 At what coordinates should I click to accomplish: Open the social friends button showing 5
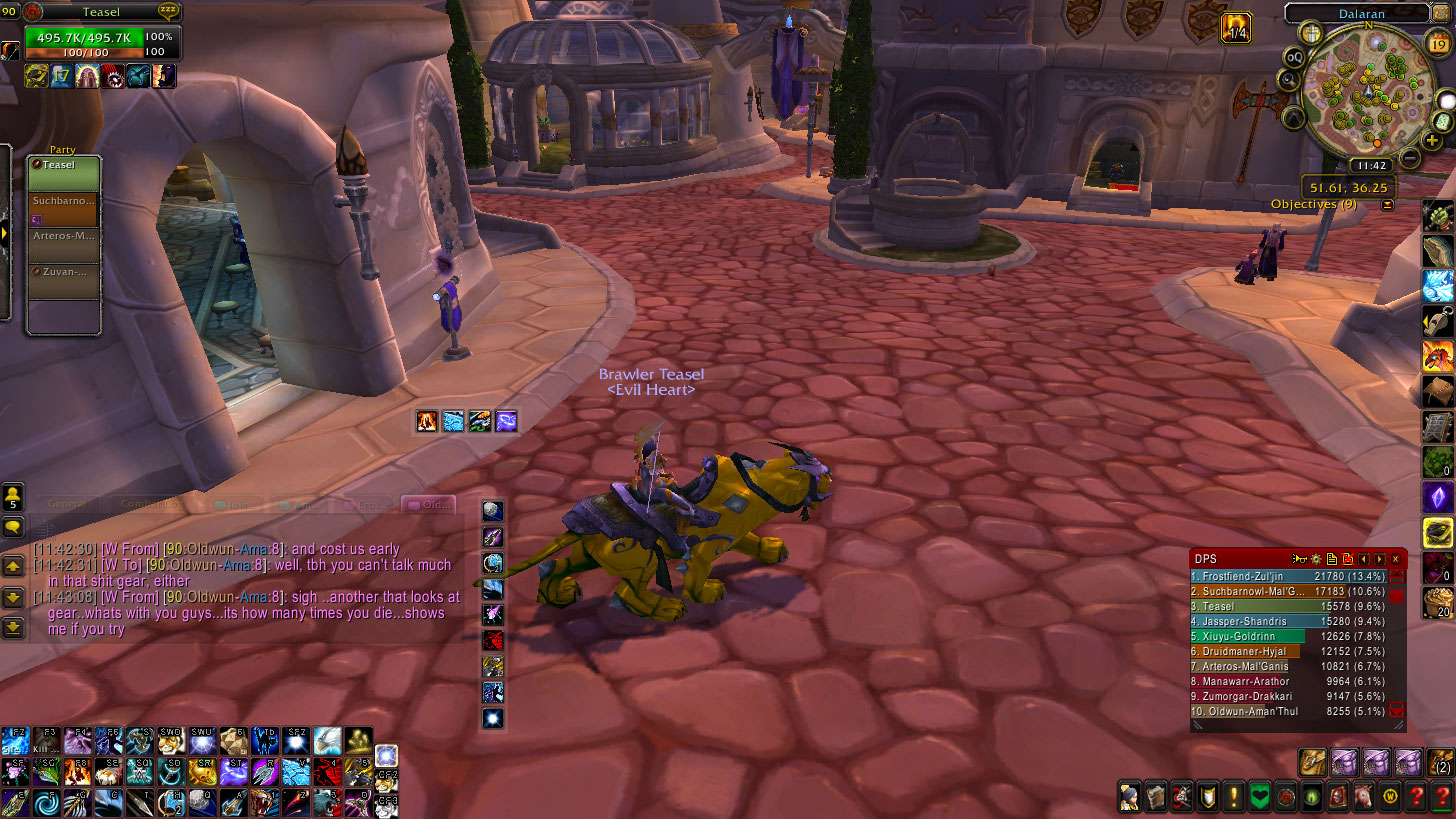(14, 499)
